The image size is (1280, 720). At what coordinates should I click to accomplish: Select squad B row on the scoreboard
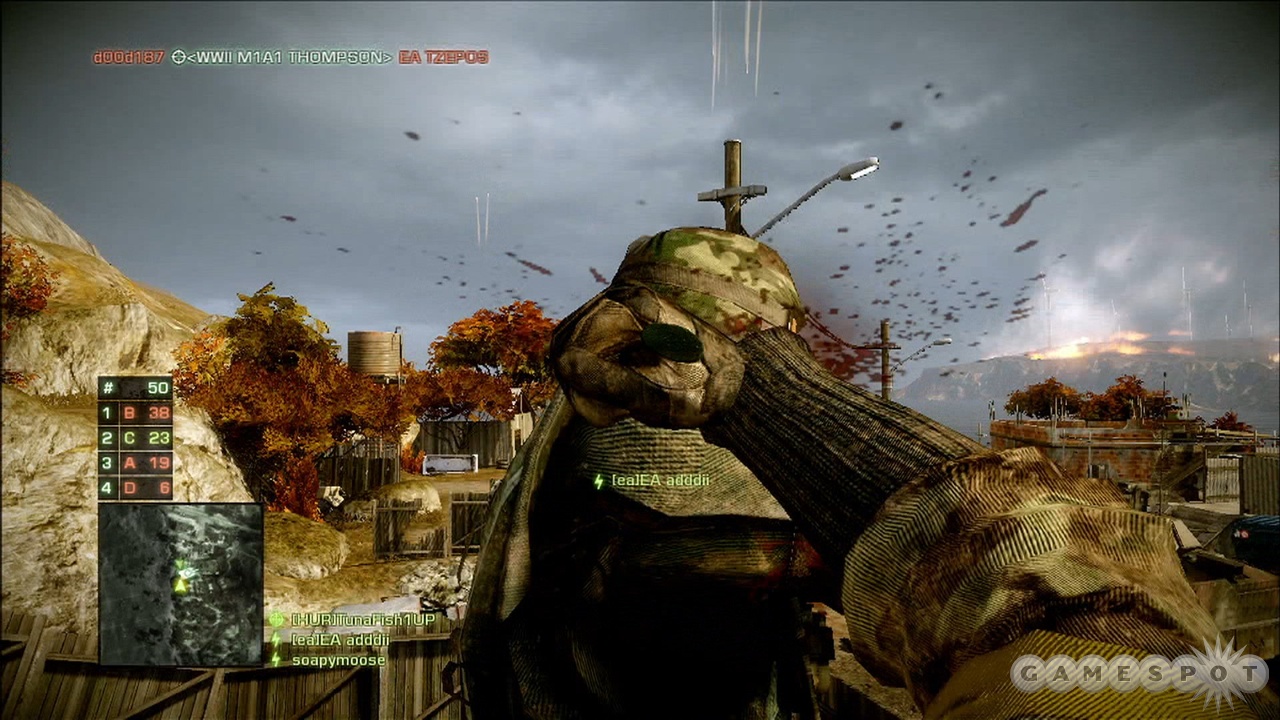tap(135, 413)
